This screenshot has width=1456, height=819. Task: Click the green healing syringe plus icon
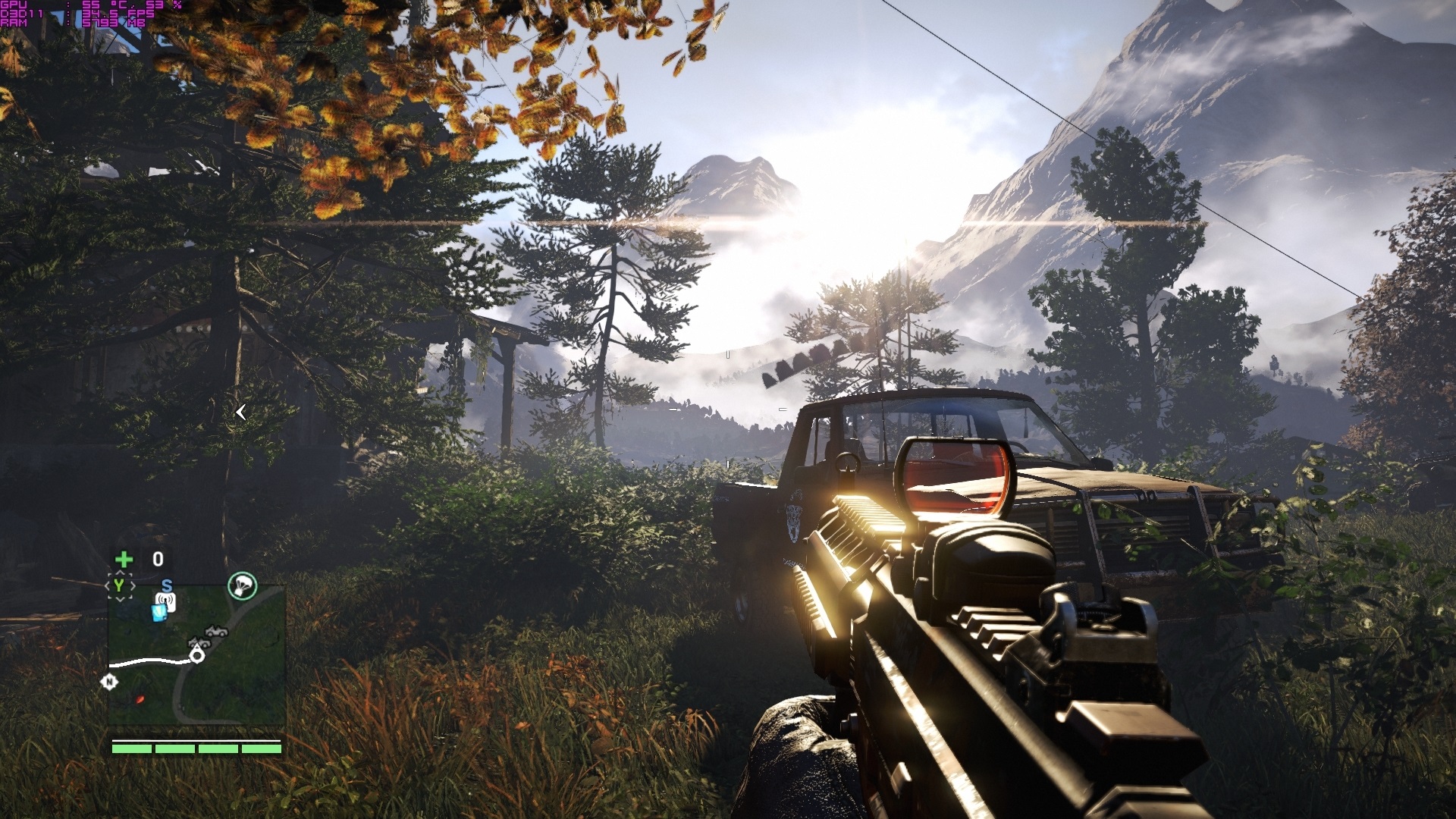pyautogui.click(x=124, y=560)
